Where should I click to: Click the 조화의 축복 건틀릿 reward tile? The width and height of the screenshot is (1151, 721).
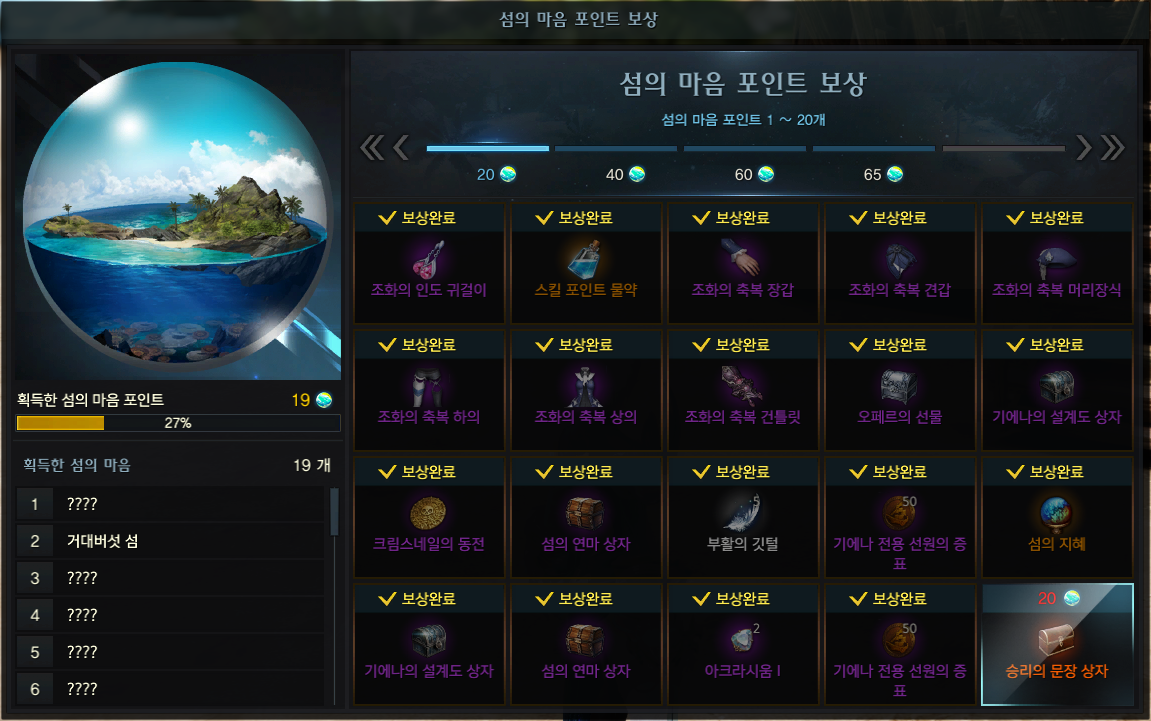tap(743, 391)
